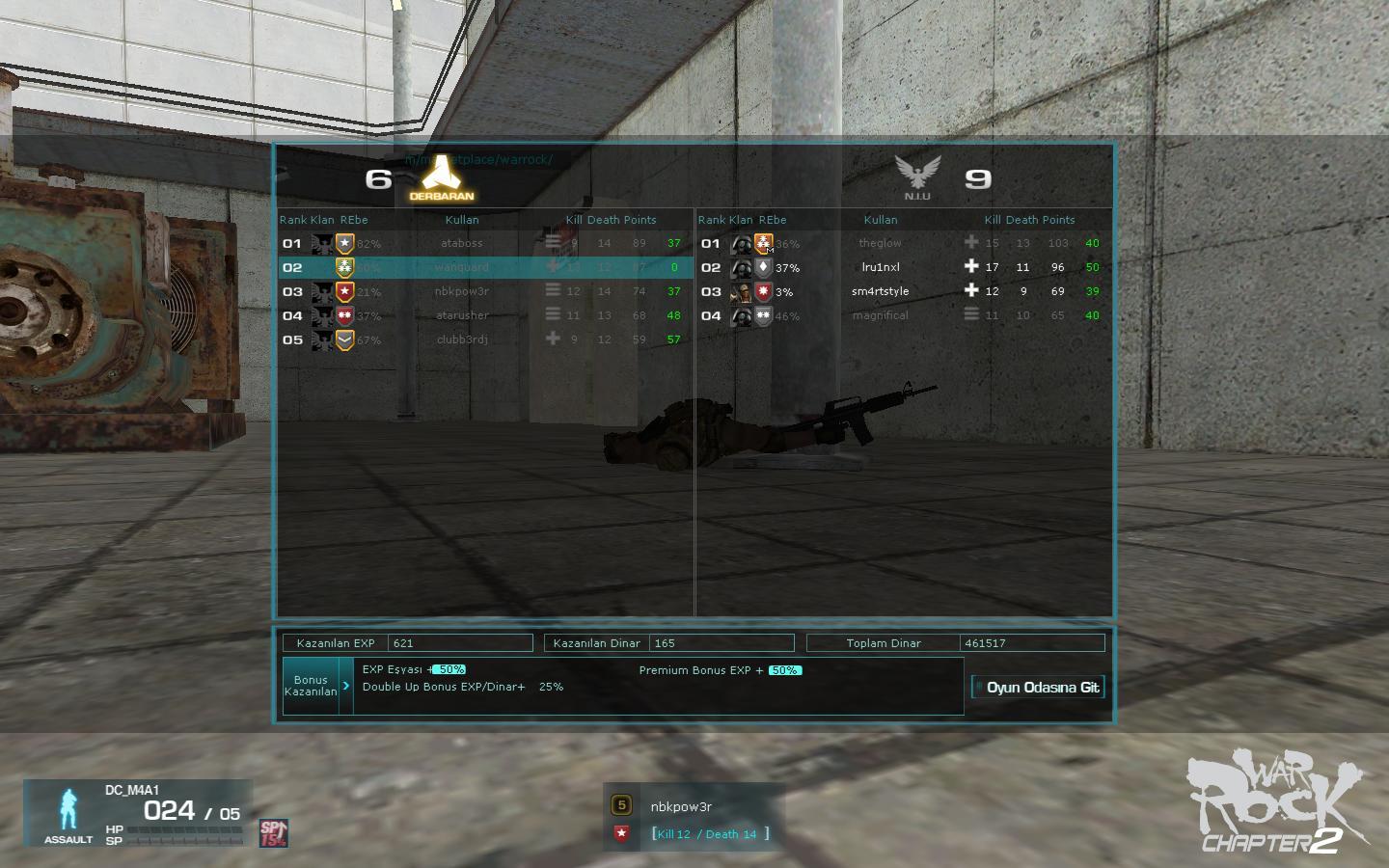
Task: Click the SP 15% boost icon
Action: [x=273, y=832]
